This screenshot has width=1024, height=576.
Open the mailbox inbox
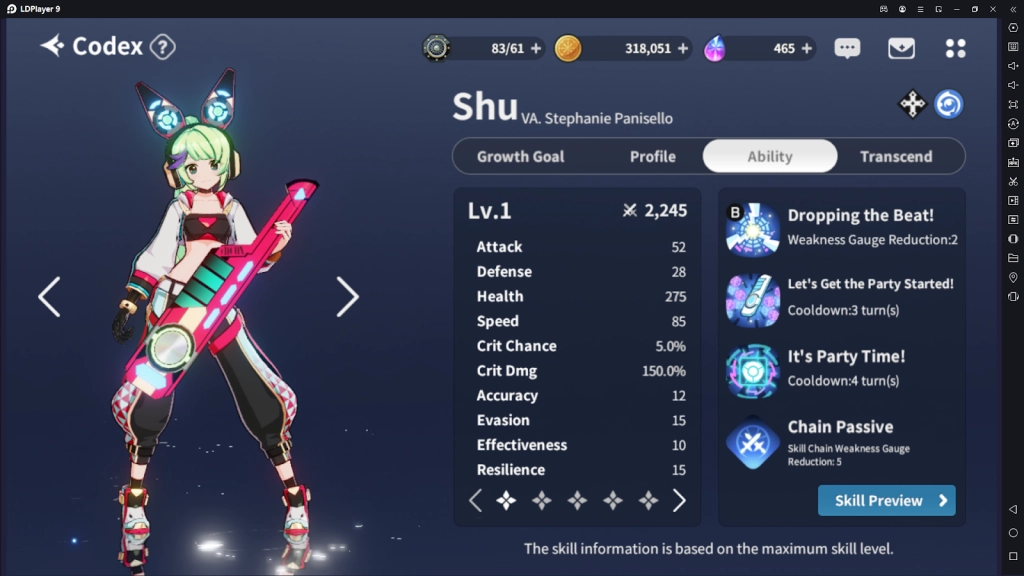point(901,48)
